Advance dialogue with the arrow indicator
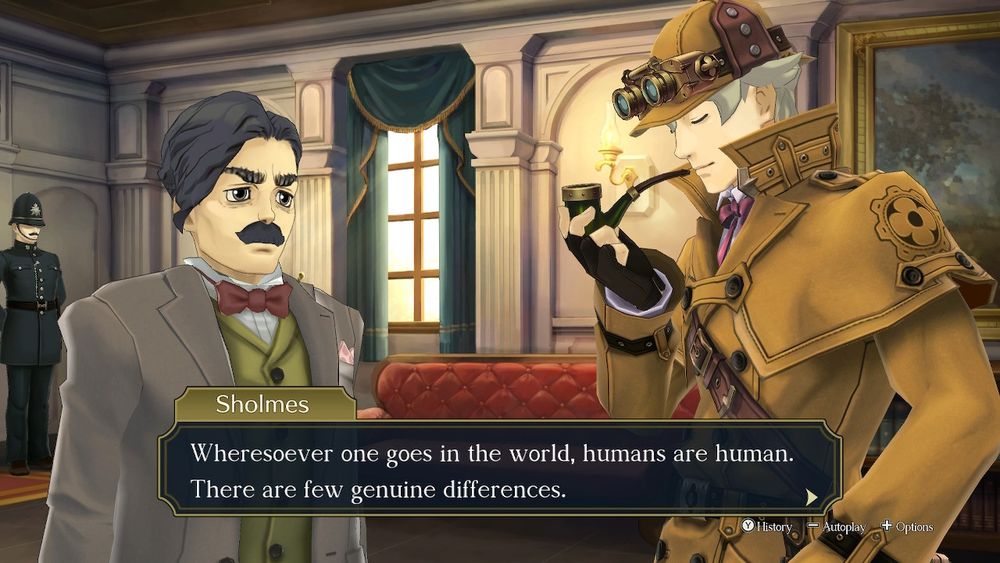Image resolution: width=1000 pixels, height=563 pixels. 812,496
